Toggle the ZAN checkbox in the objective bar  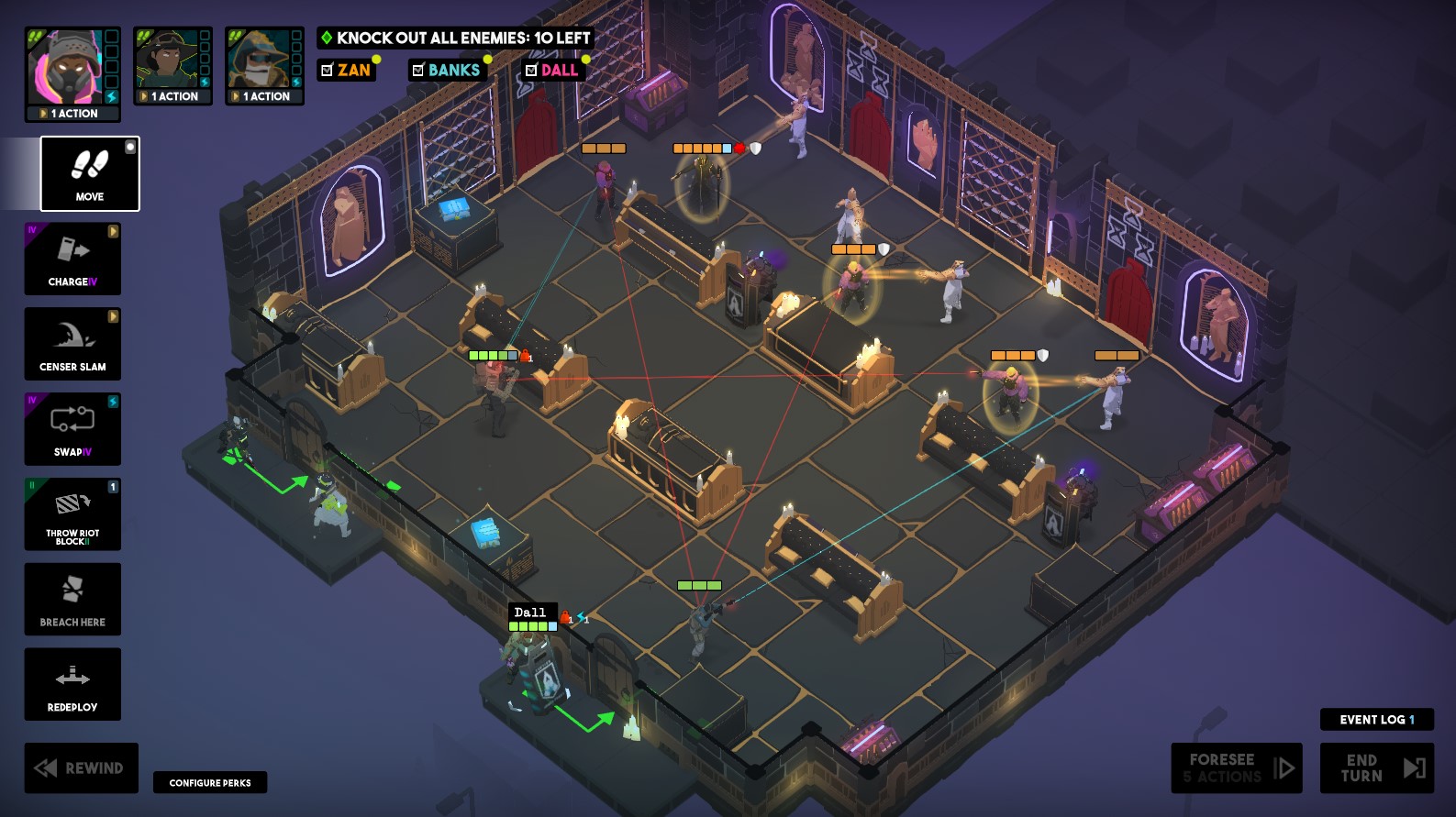click(x=326, y=69)
